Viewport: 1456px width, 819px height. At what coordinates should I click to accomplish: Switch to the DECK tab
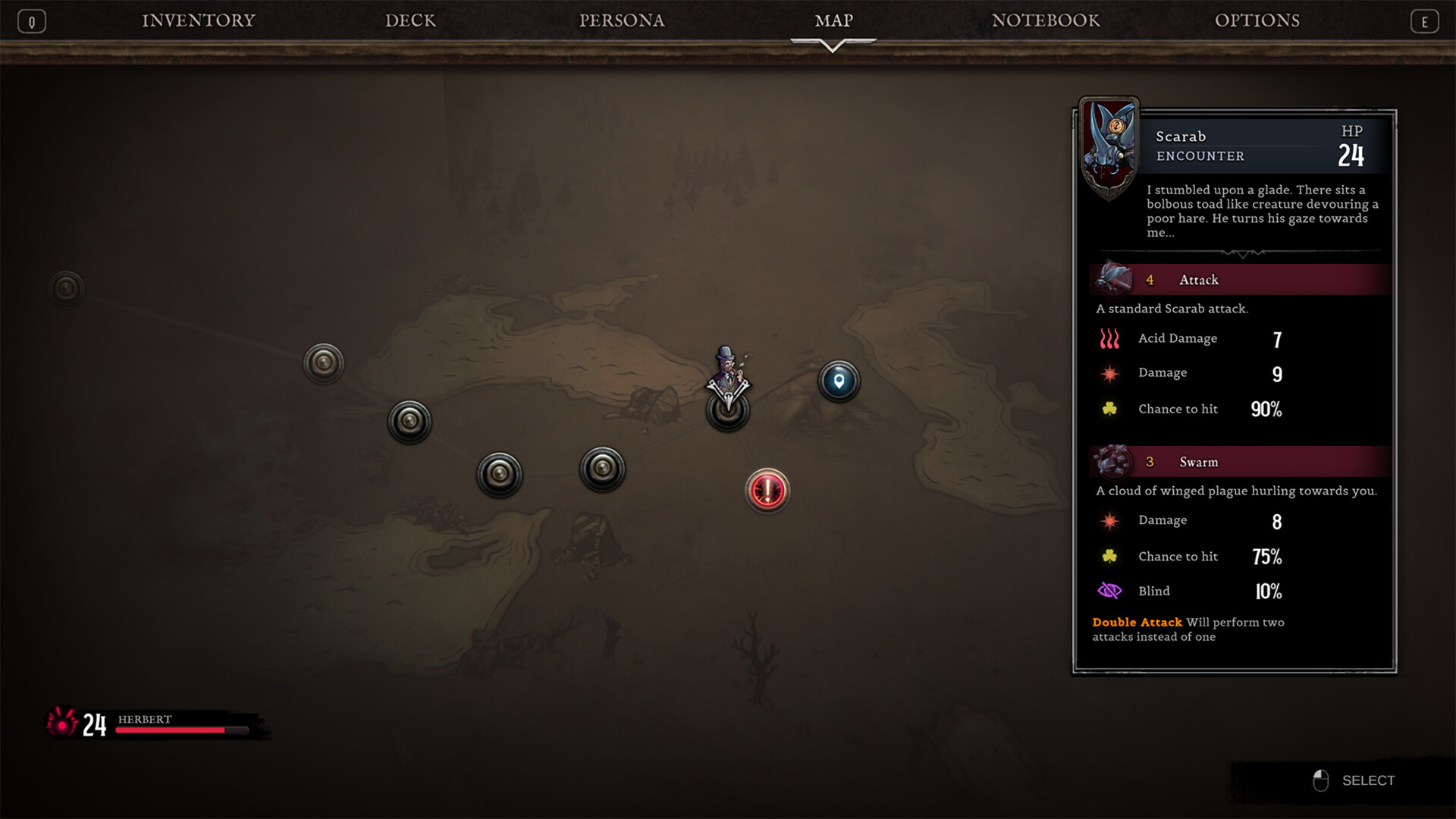410,20
